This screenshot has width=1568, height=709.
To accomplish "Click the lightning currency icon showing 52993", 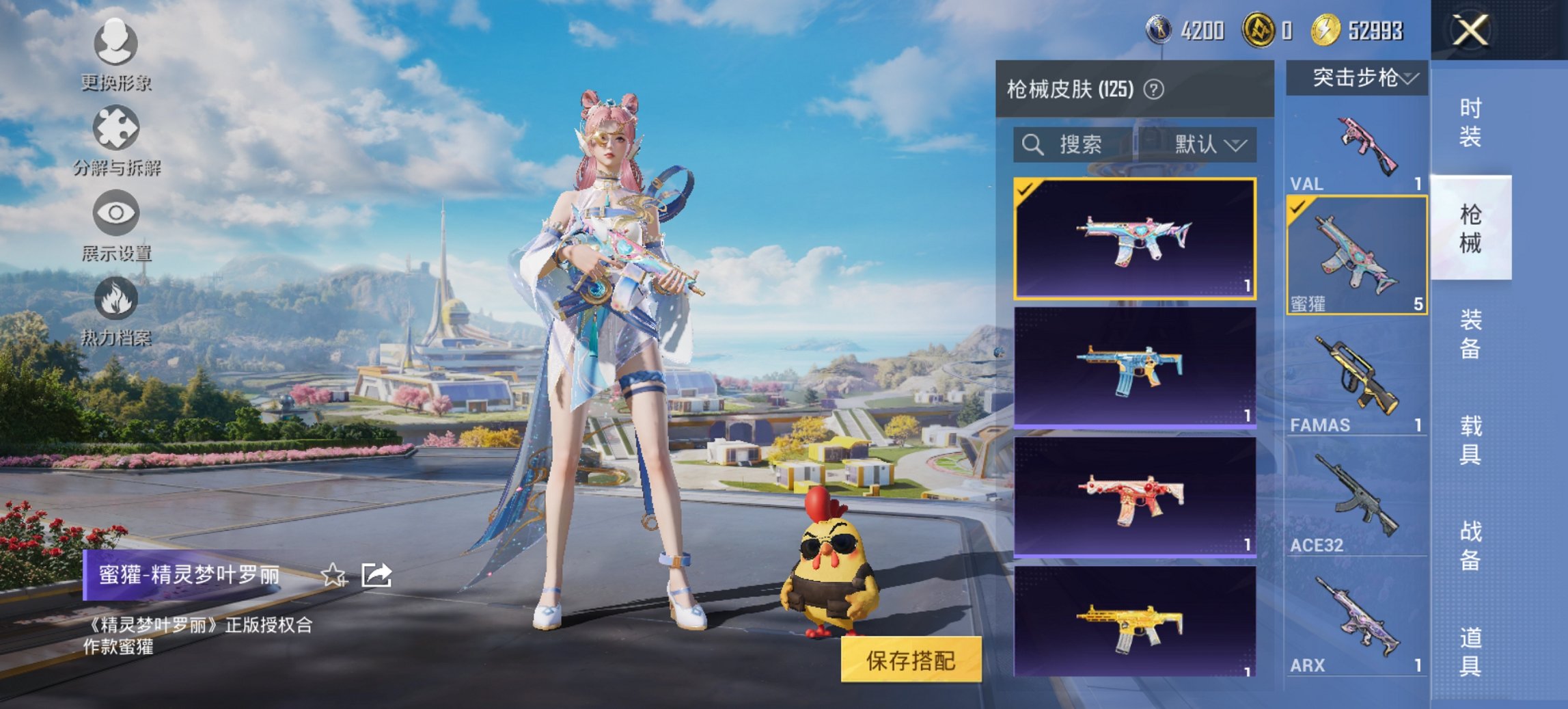I will coord(1327,30).
